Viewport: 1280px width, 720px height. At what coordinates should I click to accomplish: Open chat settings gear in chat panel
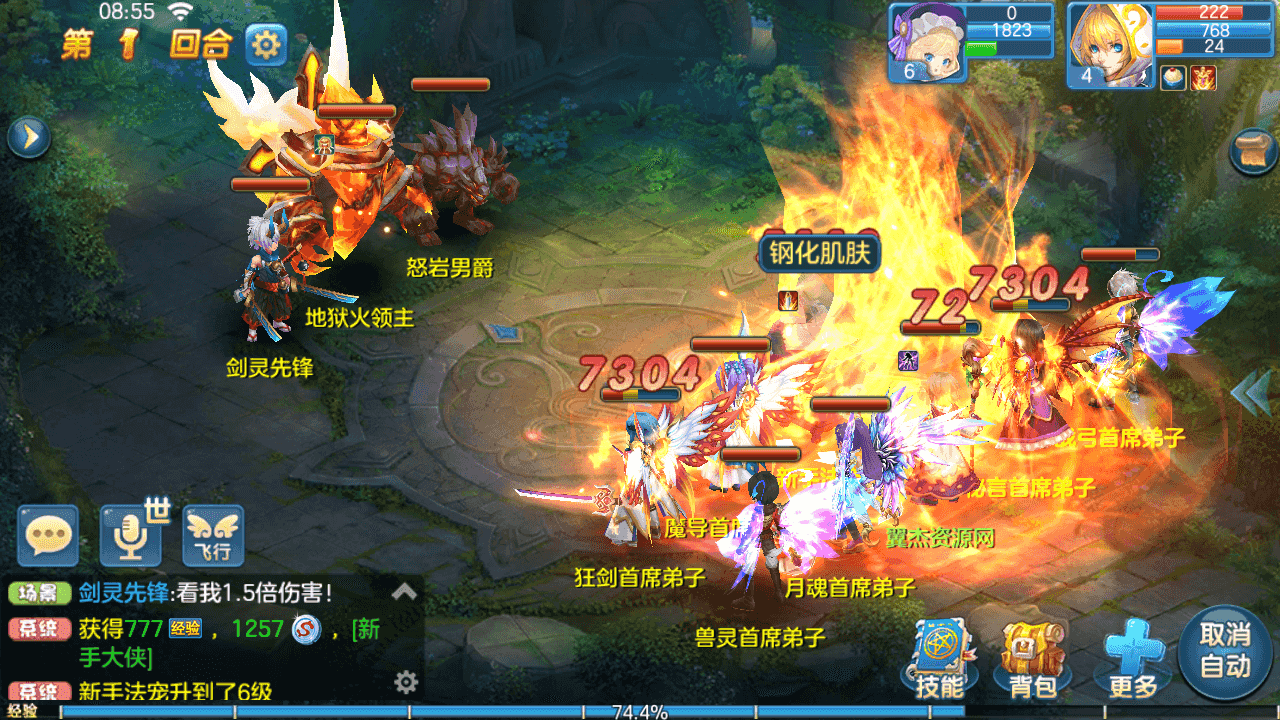coord(405,682)
